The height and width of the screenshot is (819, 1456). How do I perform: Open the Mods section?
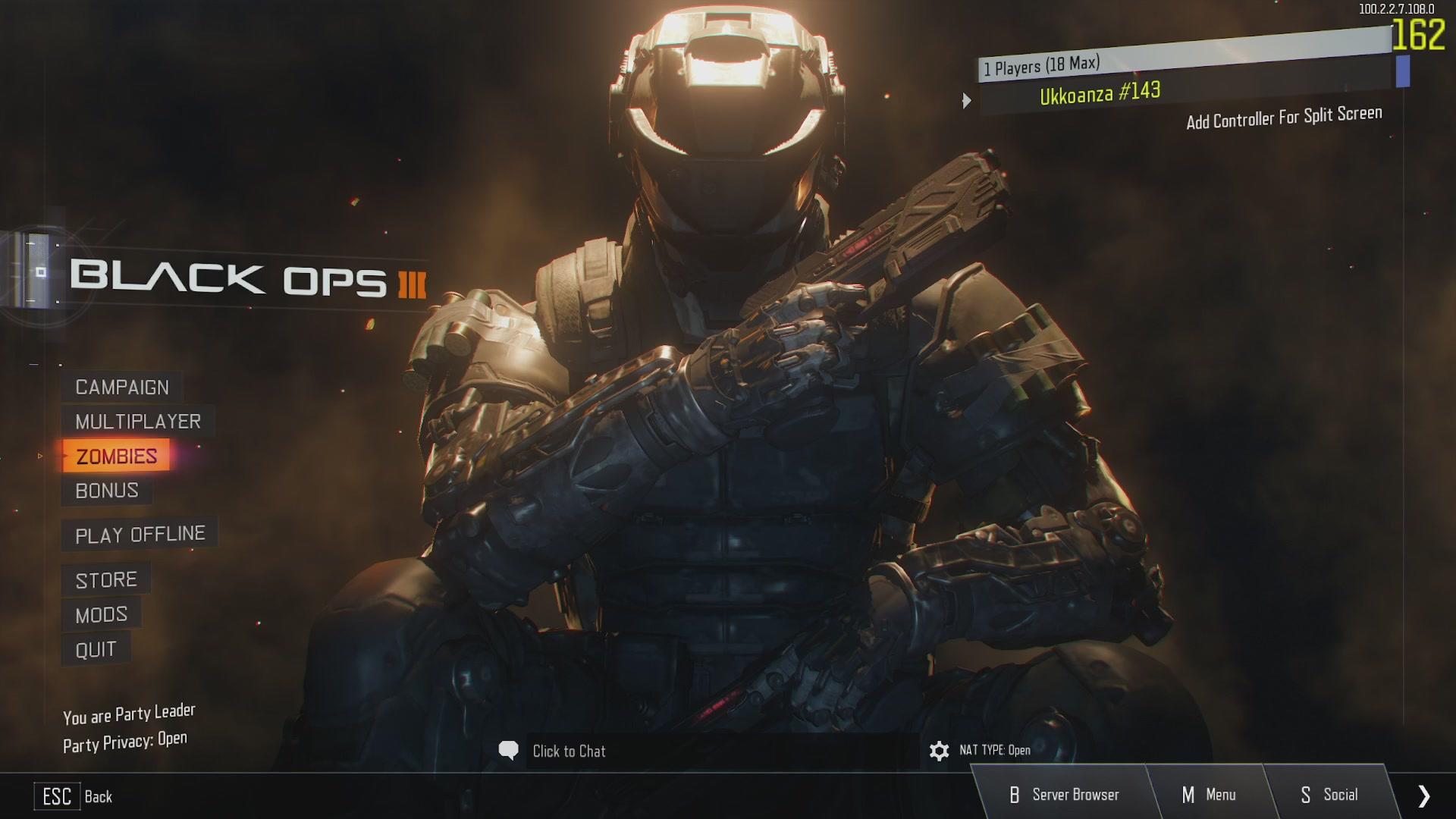coord(102,613)
